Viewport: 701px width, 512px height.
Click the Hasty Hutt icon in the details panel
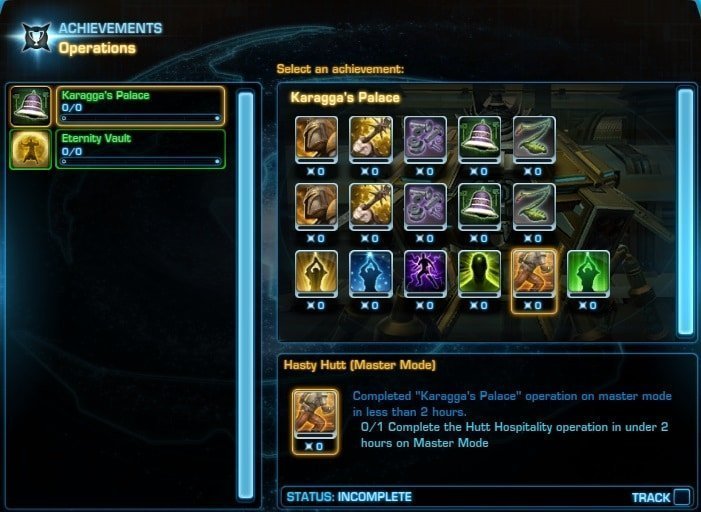click(314, 416)
